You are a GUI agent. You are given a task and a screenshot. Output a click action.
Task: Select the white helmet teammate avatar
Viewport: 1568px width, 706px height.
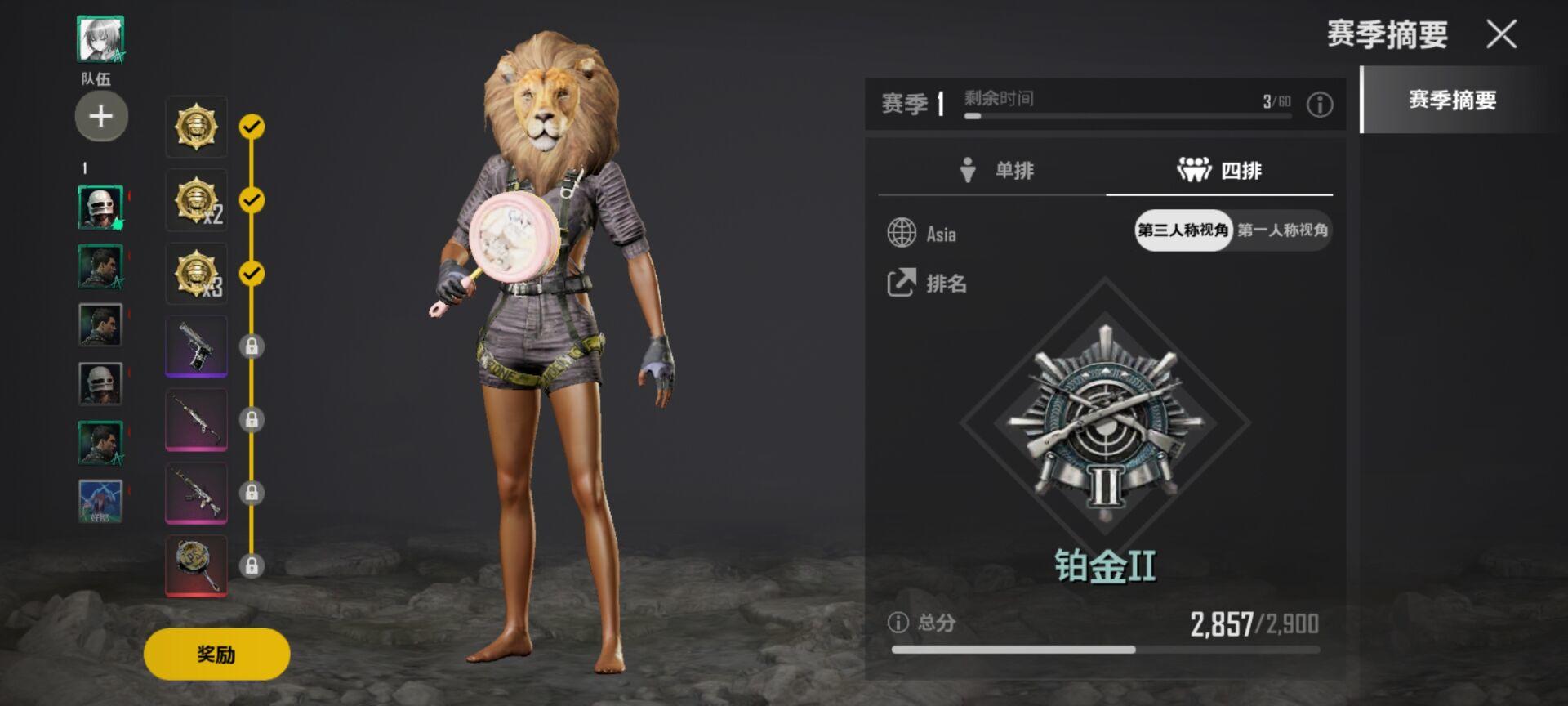click(100, 208)
